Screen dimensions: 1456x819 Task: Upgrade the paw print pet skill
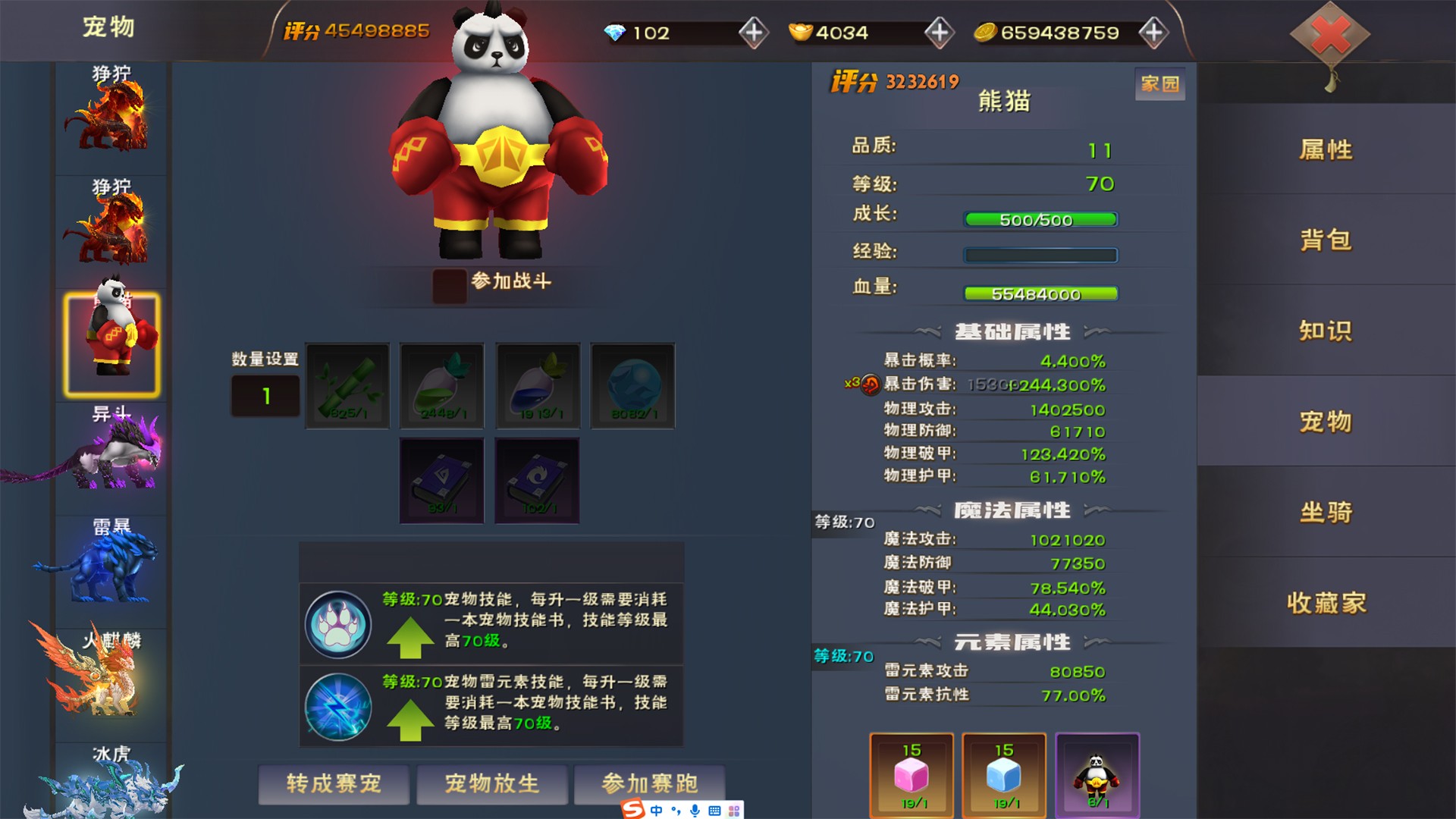[x=409, y=637]
